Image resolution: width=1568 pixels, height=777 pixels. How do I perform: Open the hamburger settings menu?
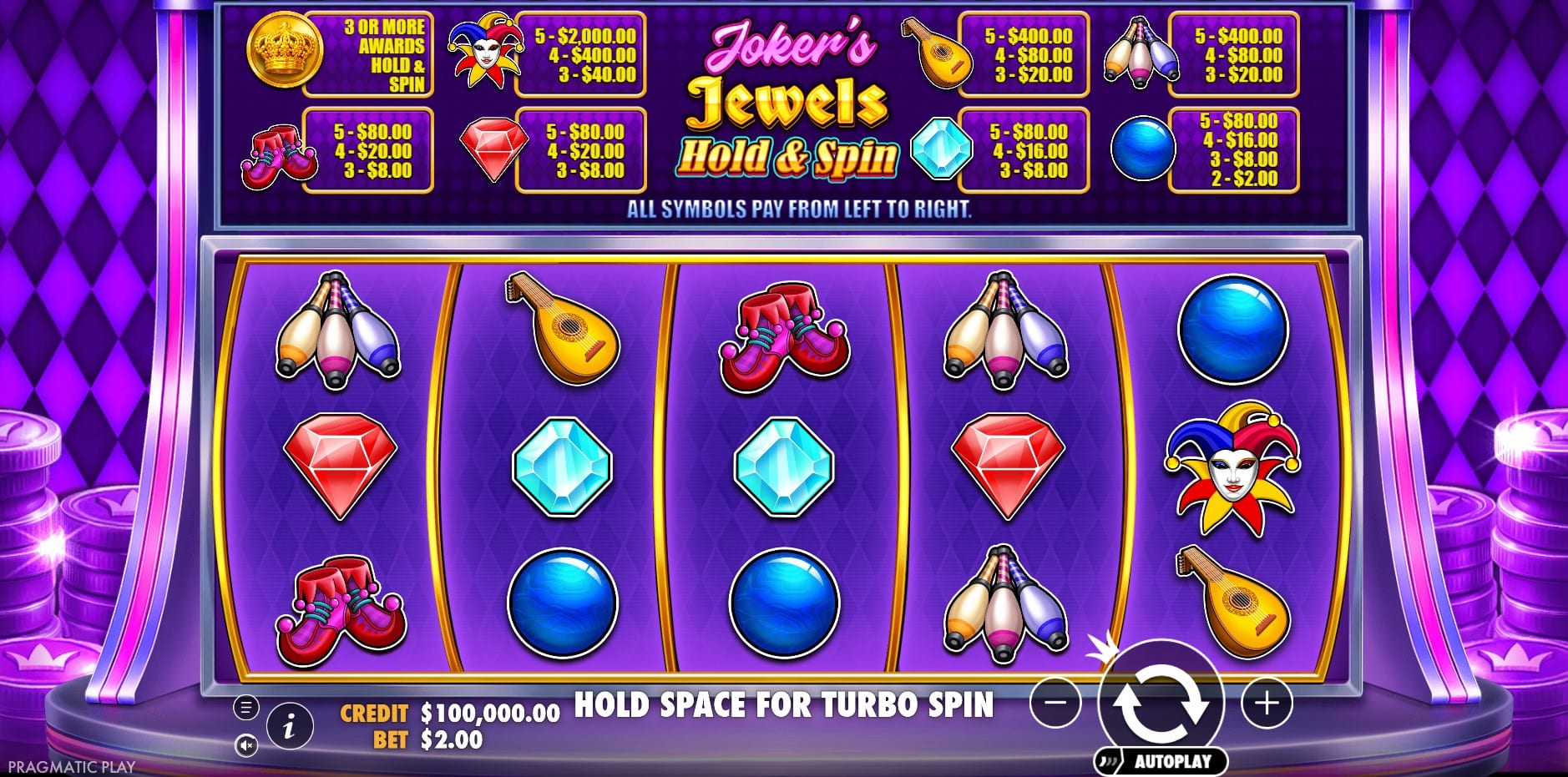point(245,708)
